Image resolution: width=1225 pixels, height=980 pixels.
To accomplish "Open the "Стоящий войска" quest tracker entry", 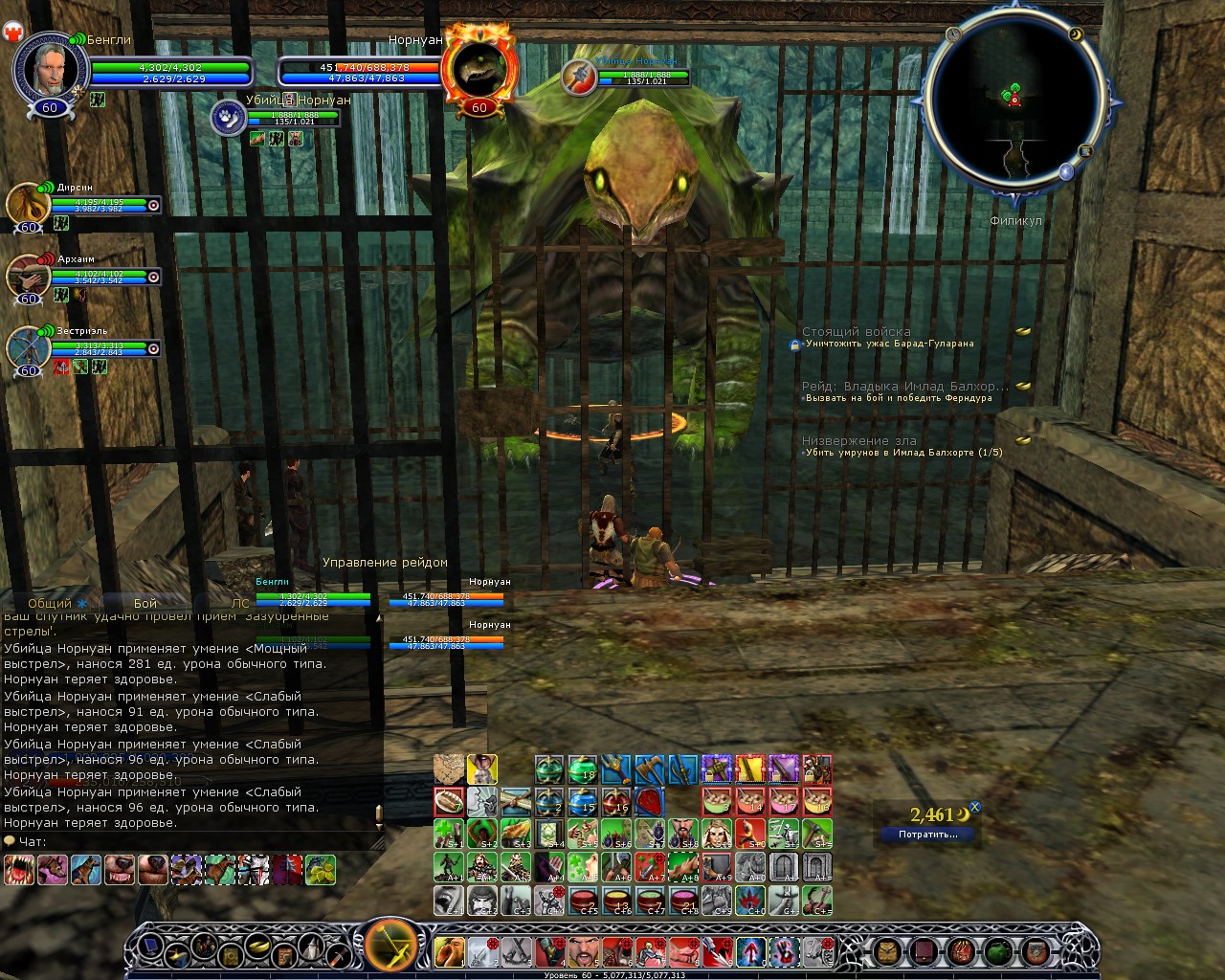I will pyautogui.click(x=857, y=332).
